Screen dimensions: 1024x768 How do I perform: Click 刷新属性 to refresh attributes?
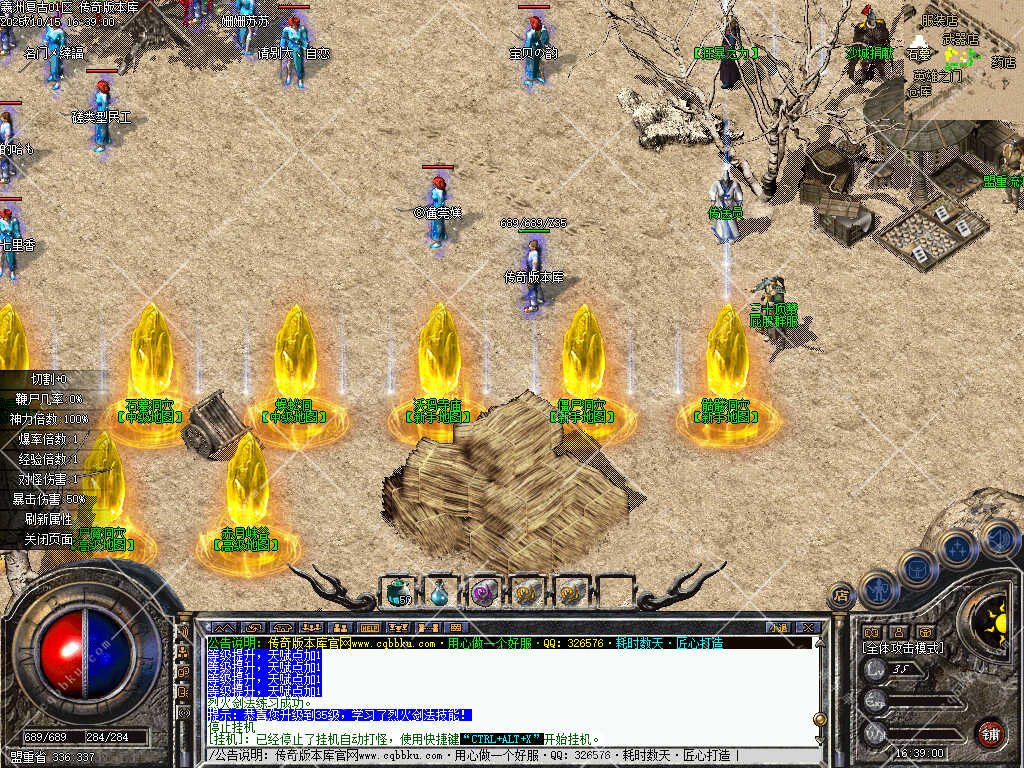click(x=48, y=519)
